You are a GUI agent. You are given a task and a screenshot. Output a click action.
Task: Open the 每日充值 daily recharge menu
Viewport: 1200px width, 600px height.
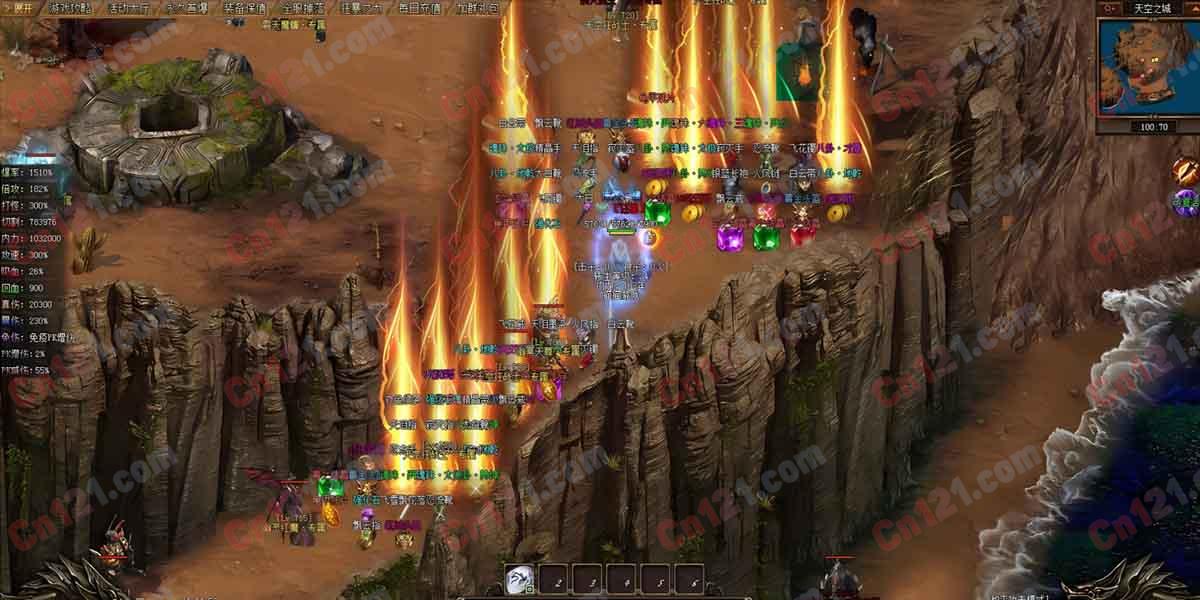(418, 7)
